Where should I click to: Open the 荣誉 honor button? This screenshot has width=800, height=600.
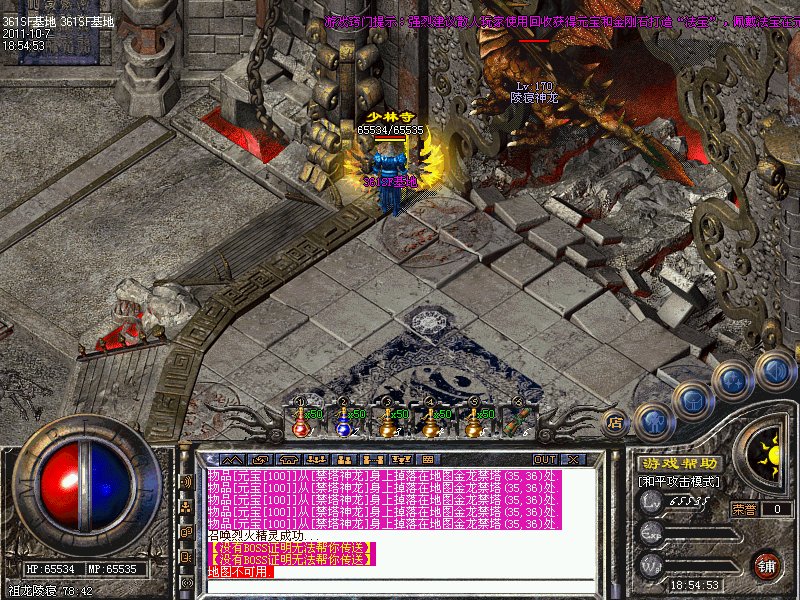pyautogui.click(x=743, y=509)
